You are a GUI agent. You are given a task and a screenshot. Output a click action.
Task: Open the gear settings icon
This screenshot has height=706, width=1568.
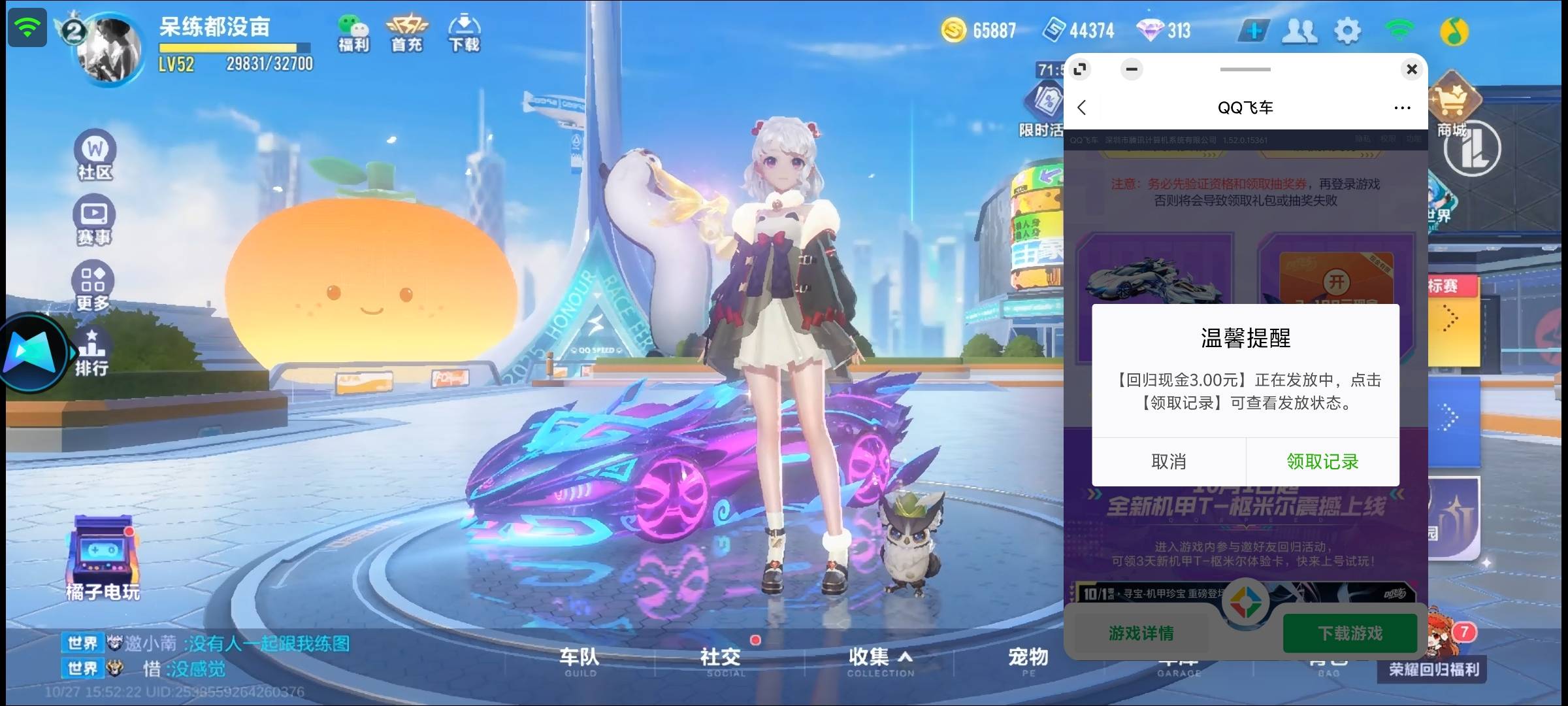click(x=1347, y=31)
